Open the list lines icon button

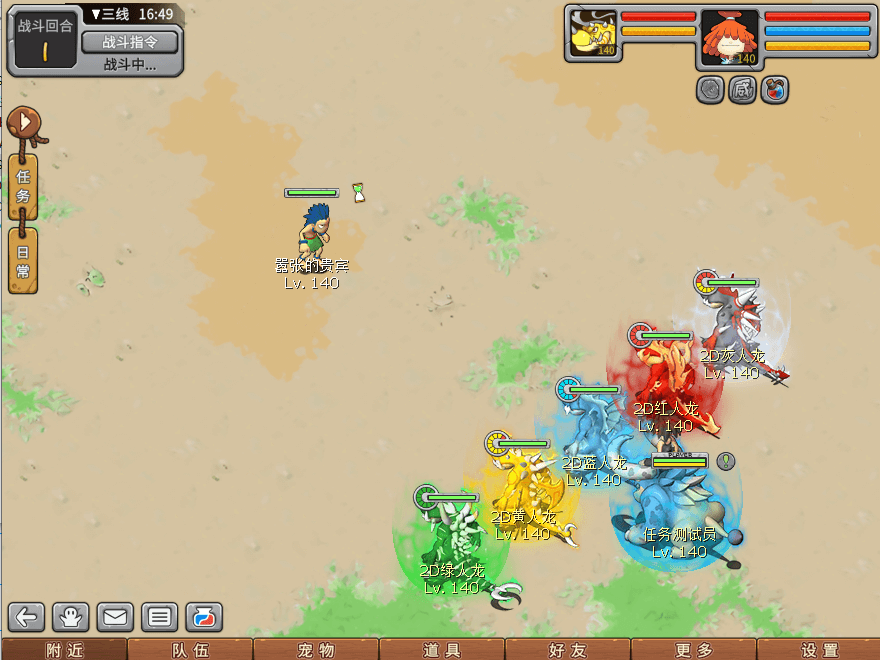[x=159, y=616]
